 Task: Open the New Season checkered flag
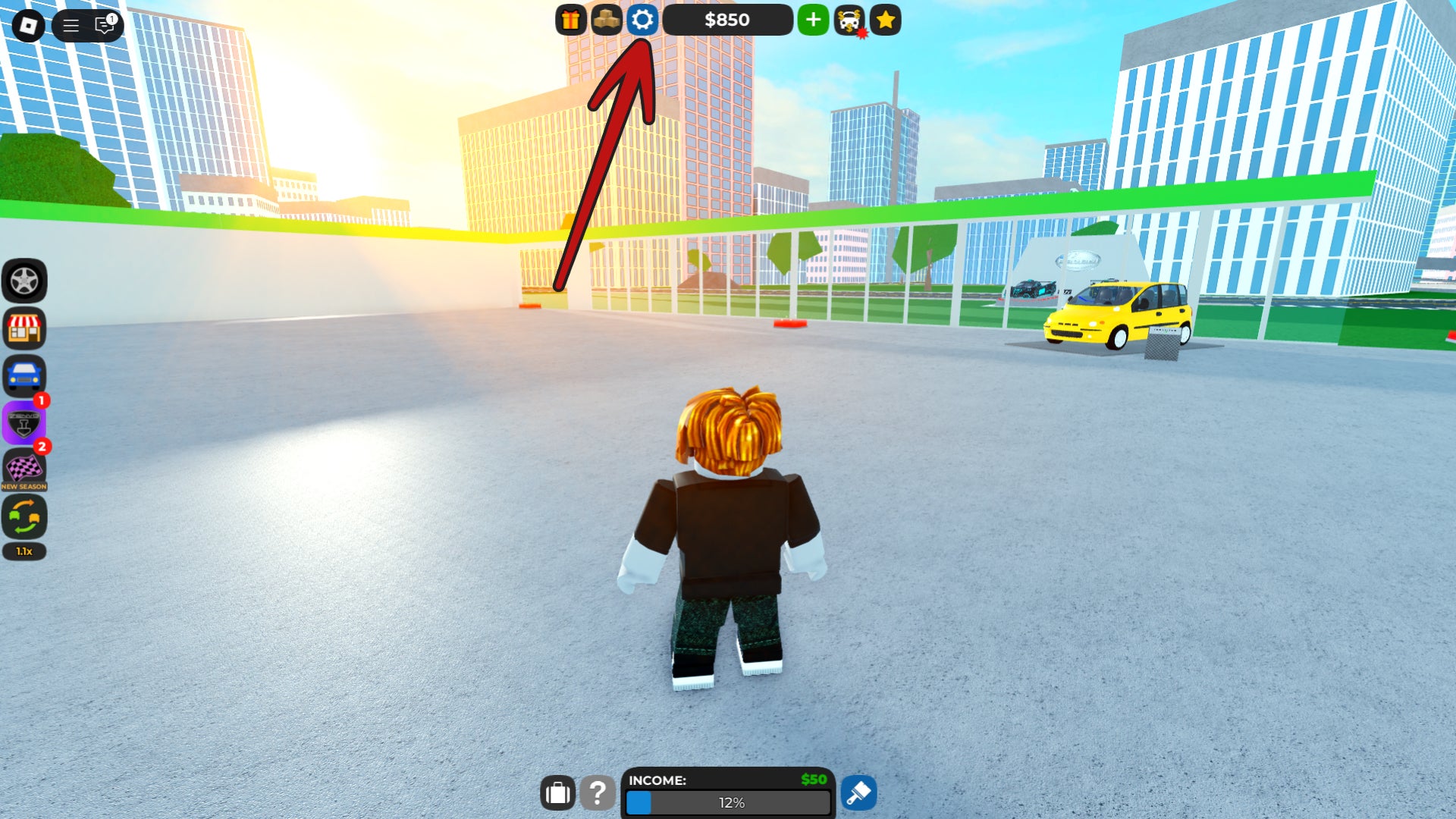tap(24, 469)
